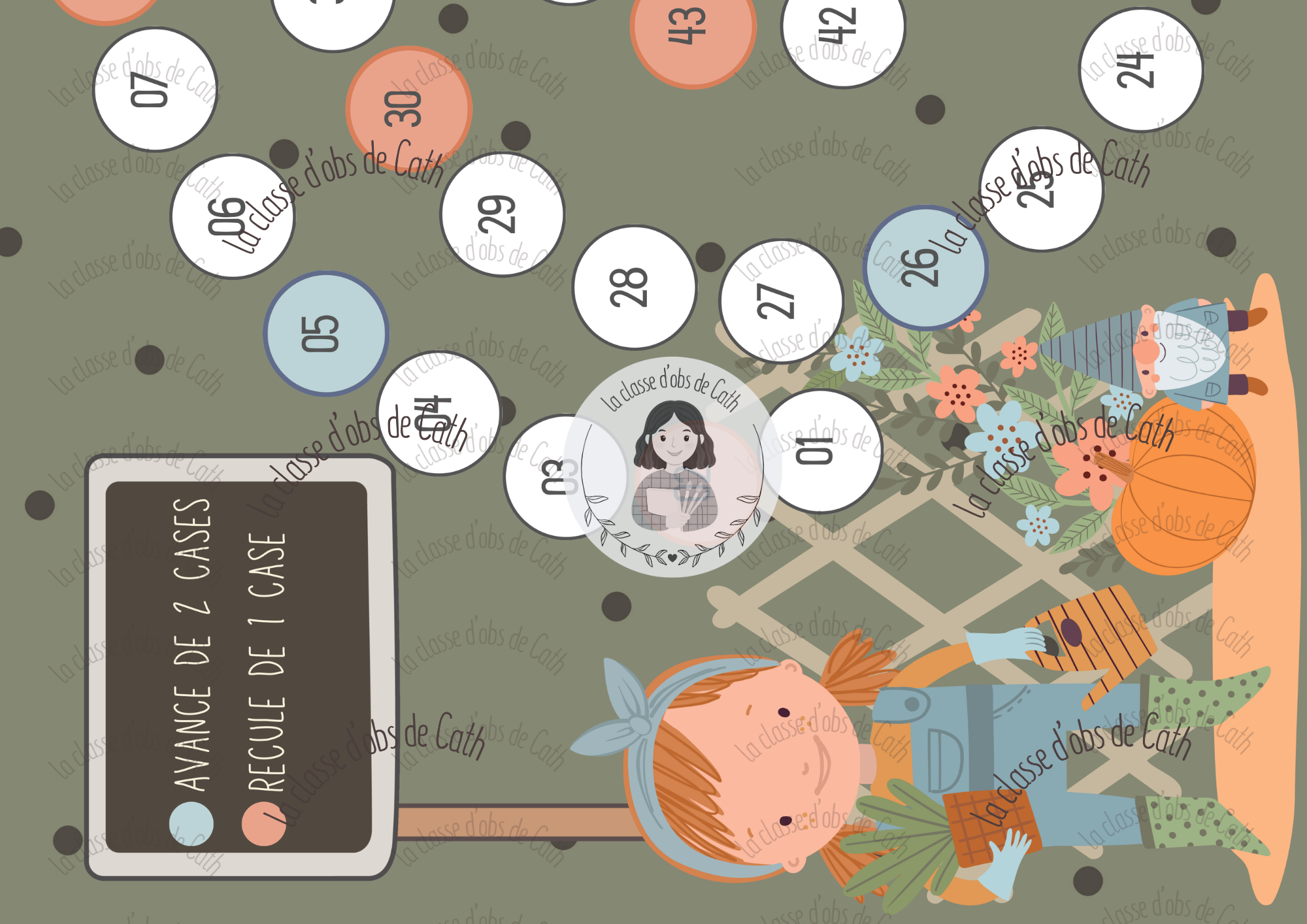
Task: Select the orange space numbered 30
Action: click(408, 108)
